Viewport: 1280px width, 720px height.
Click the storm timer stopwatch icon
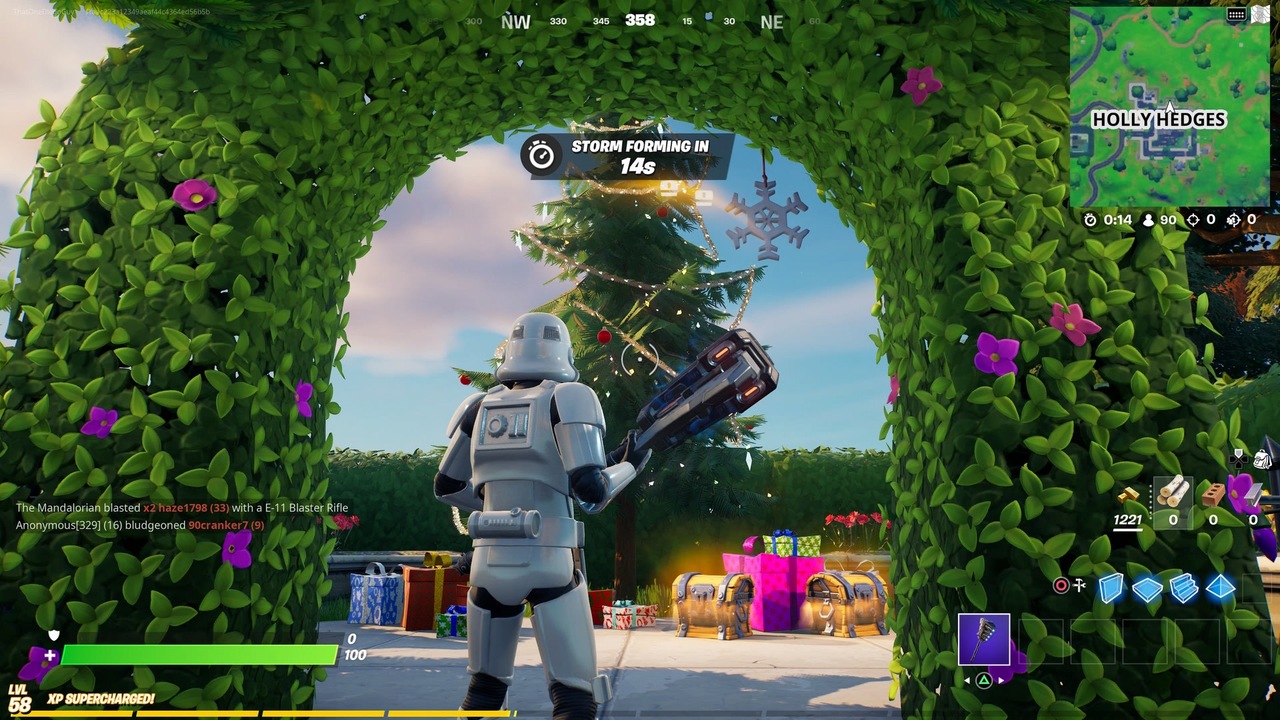pos(1090,220)
